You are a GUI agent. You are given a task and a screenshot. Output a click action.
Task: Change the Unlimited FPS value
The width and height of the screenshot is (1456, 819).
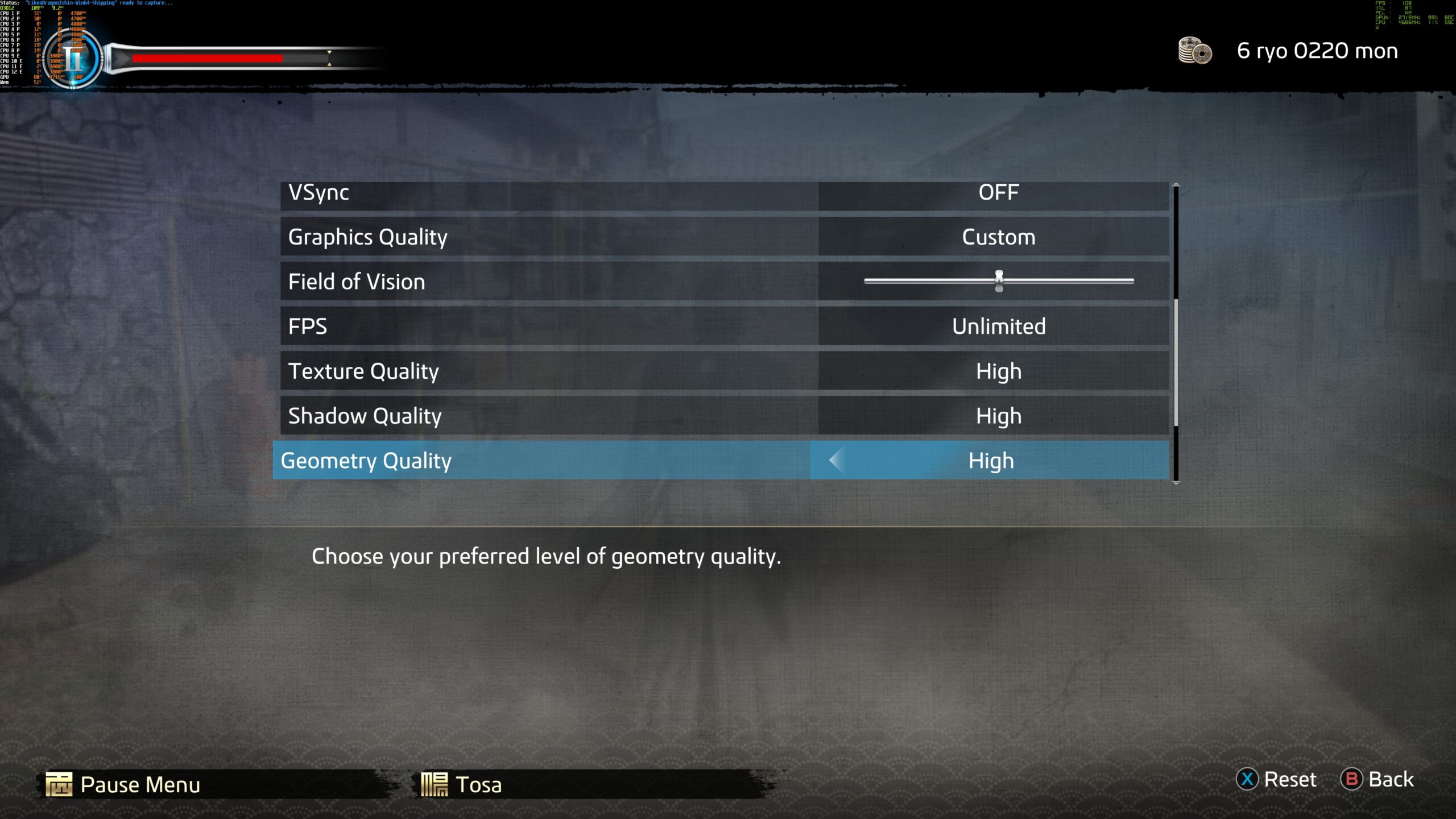click(998, 326)
